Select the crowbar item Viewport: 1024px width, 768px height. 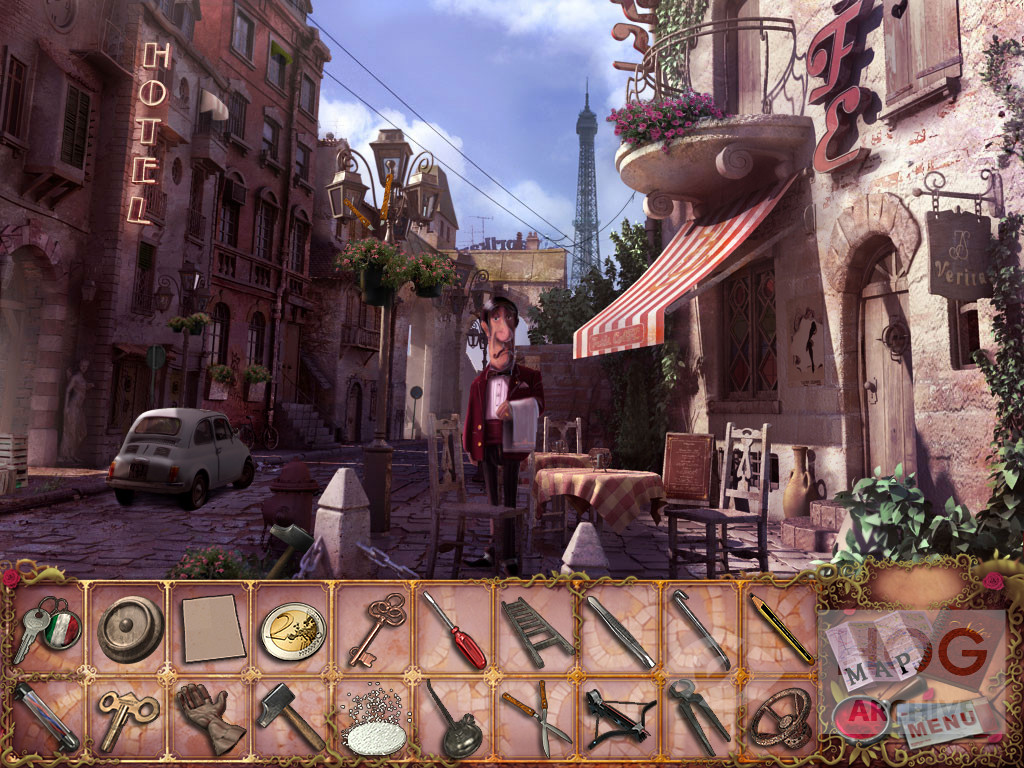702,630
